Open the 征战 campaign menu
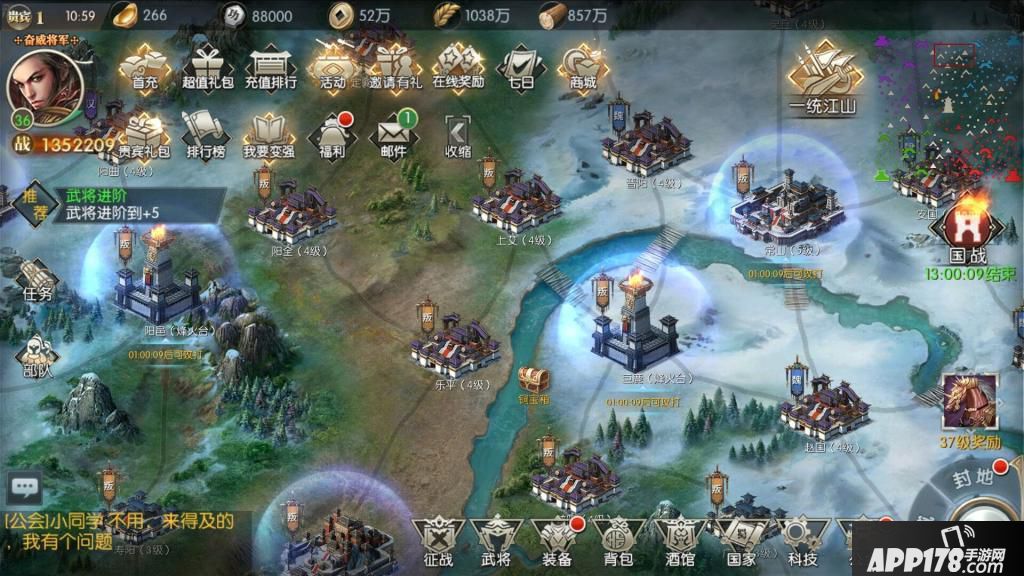The width and height of the screenshot is (1024, 576). pyautogui.click(x=439, y=540)
